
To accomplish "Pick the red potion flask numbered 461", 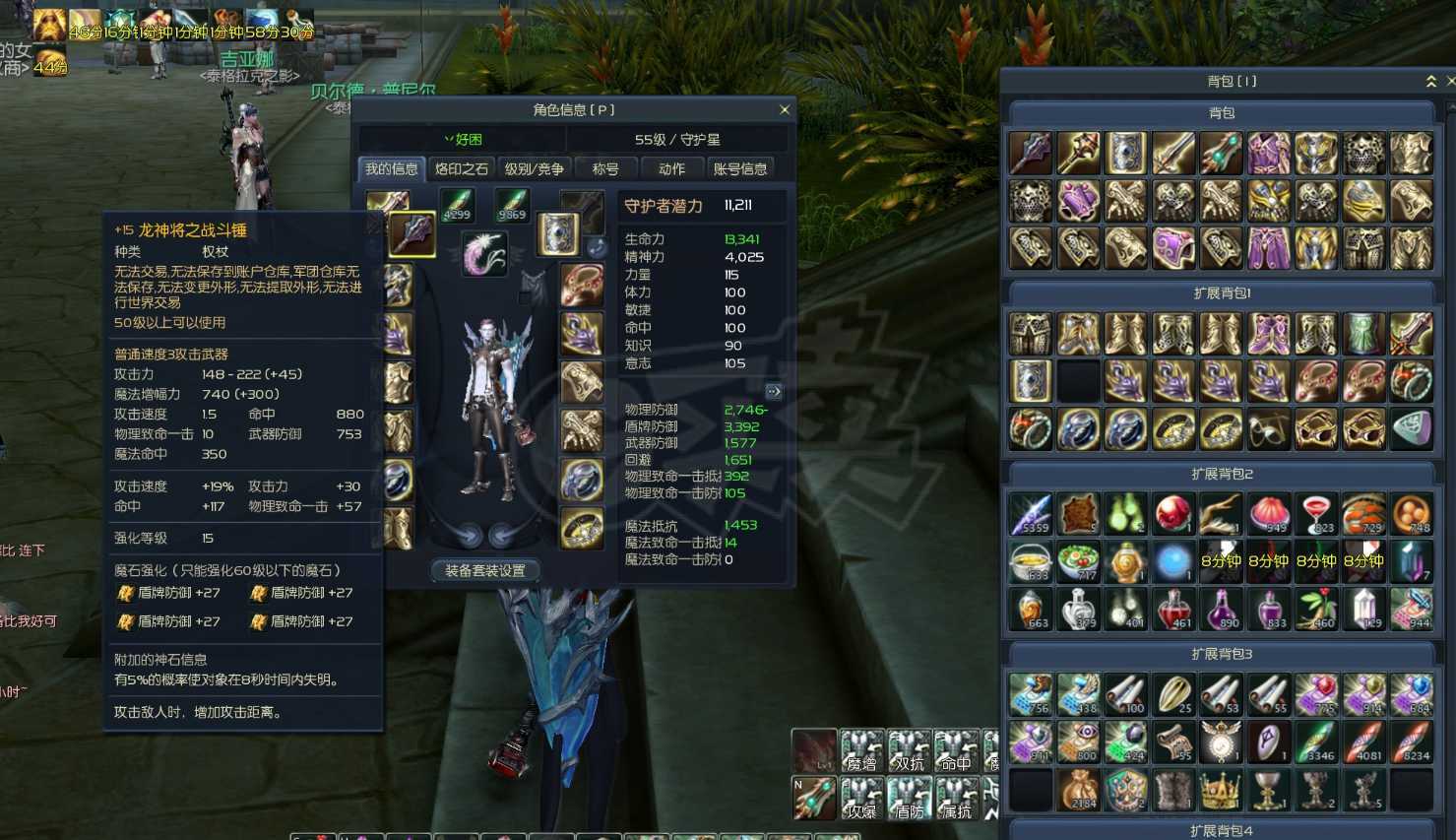I will tap(1173, 610).
